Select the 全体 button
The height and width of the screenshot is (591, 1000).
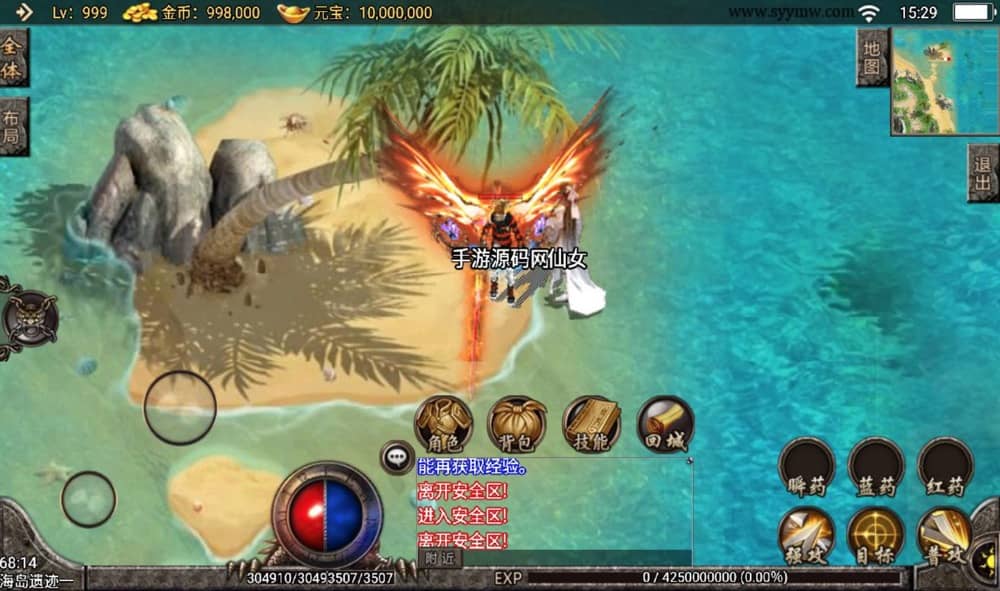[x=13, y=58]
